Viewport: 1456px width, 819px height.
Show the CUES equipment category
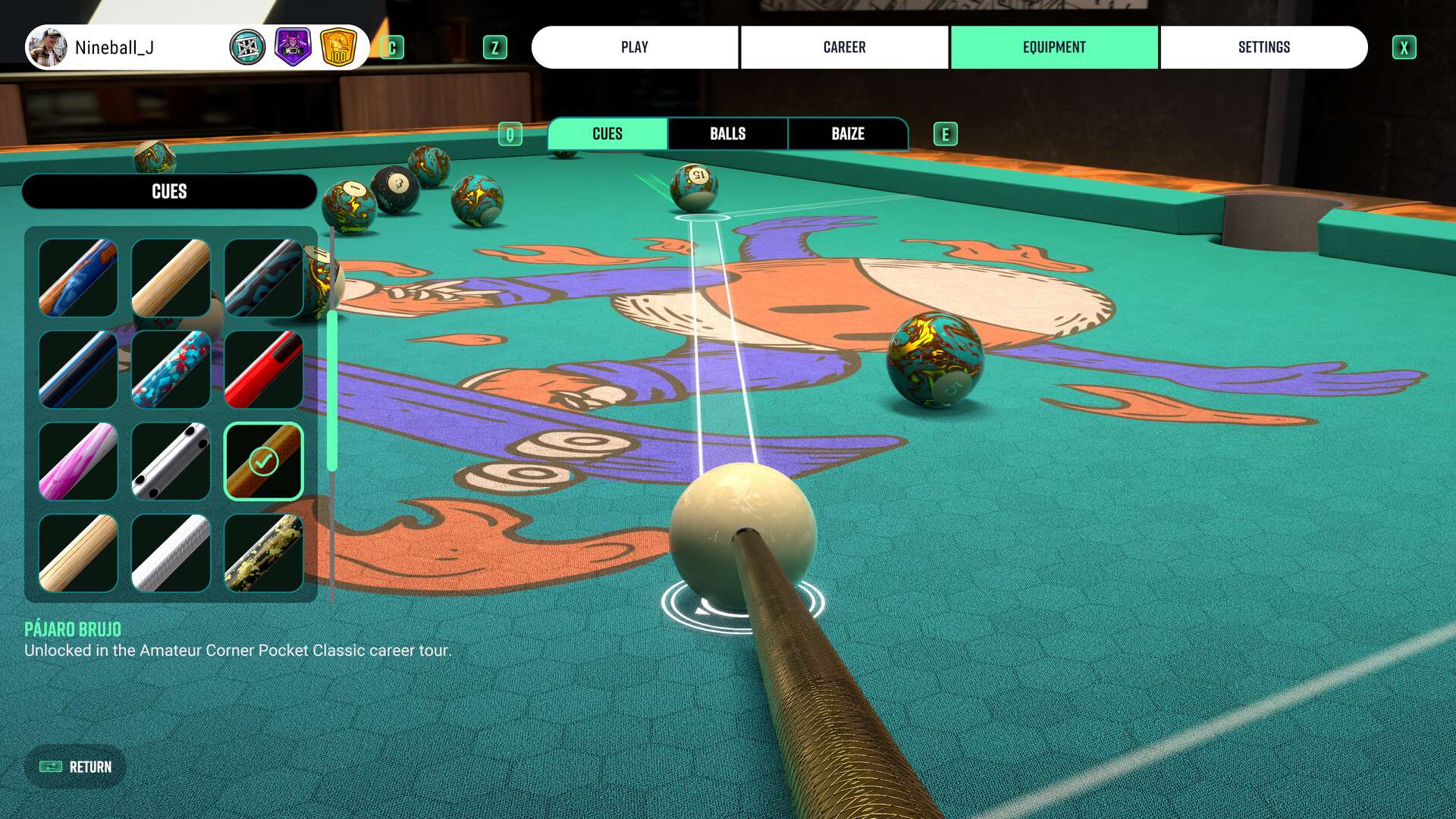pyautogui.click(x=607, y=133)
